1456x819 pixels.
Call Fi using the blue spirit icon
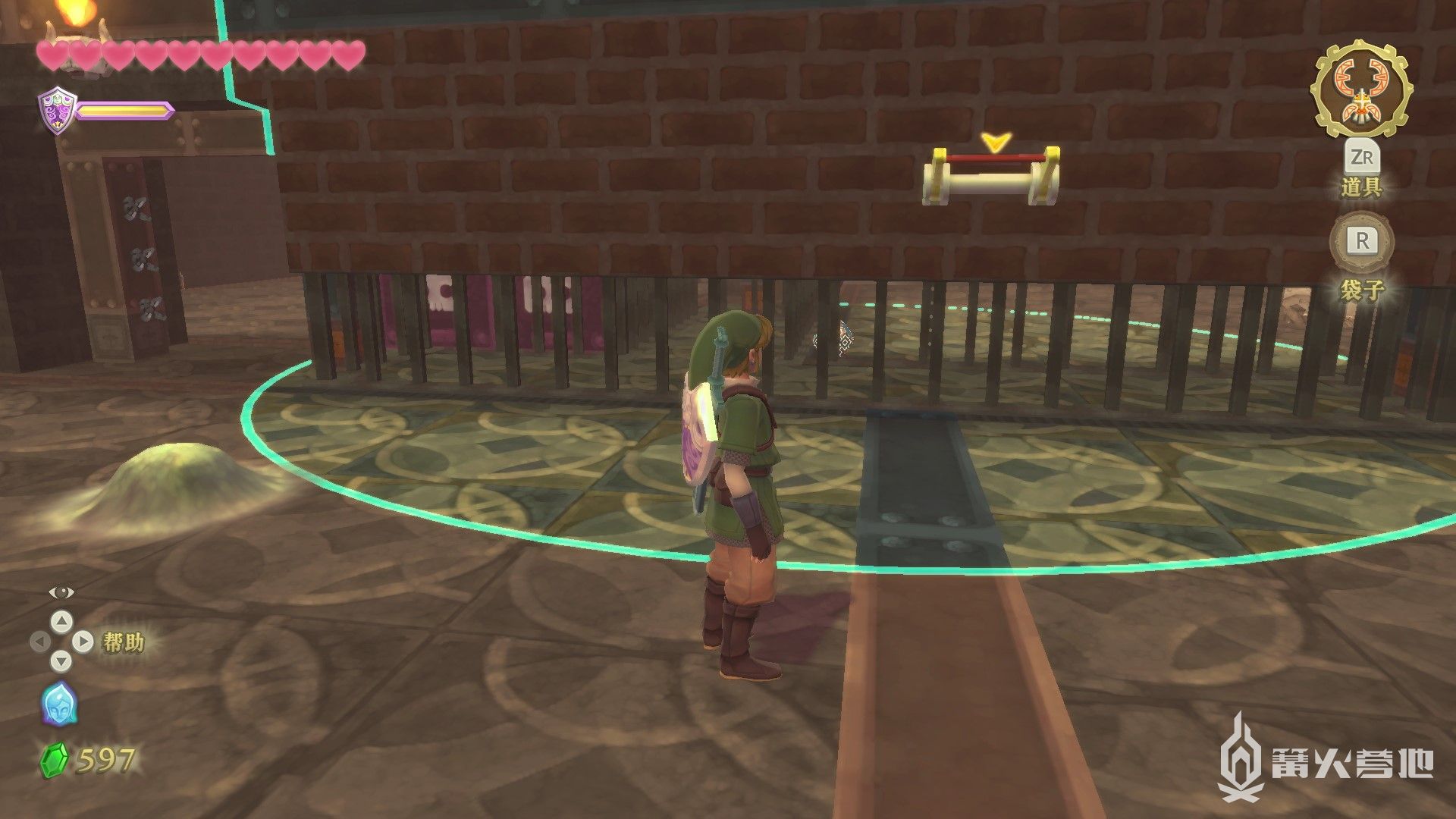click(x=58, y=703)
